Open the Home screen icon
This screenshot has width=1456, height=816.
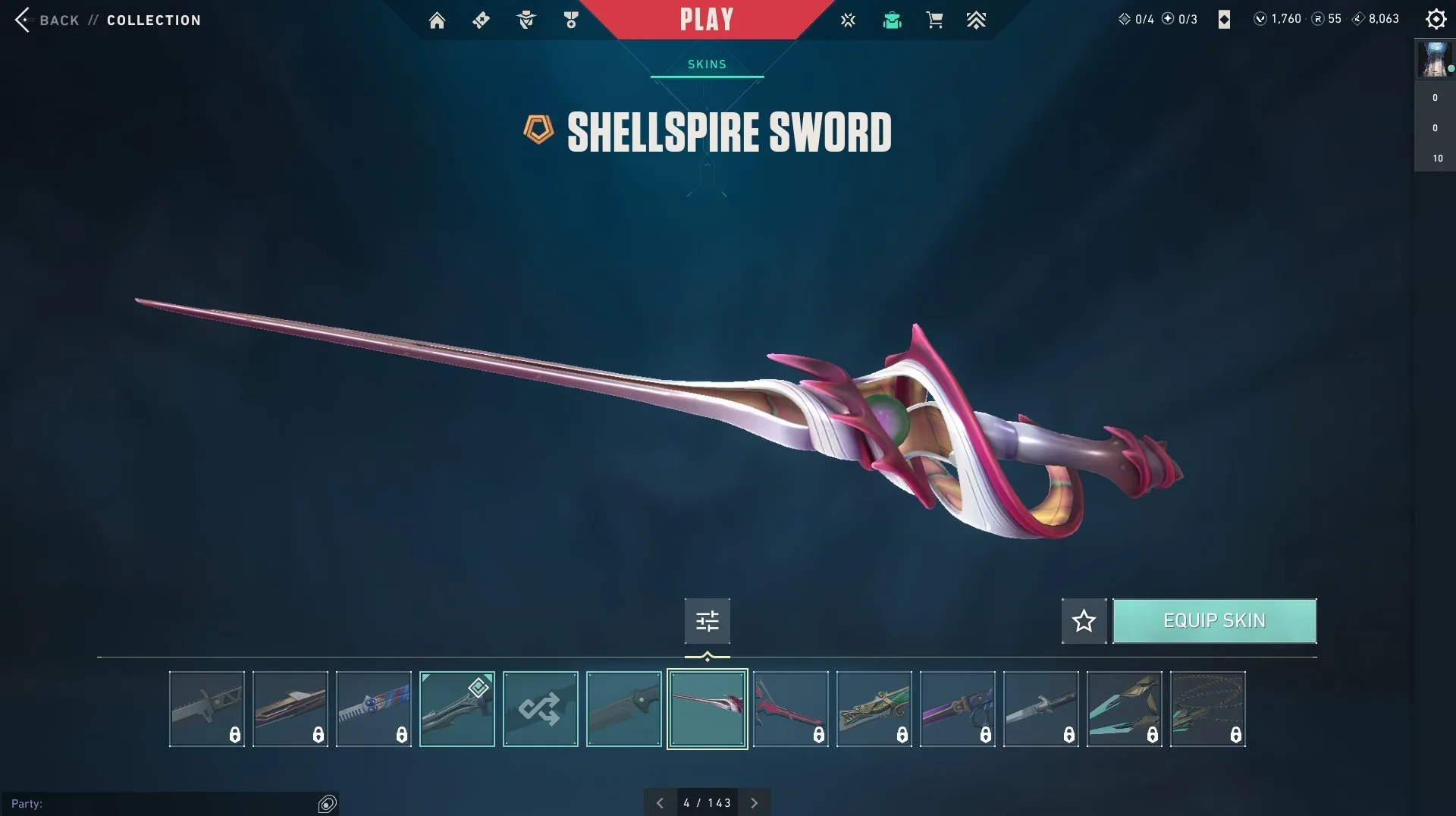tap(437, 20)
